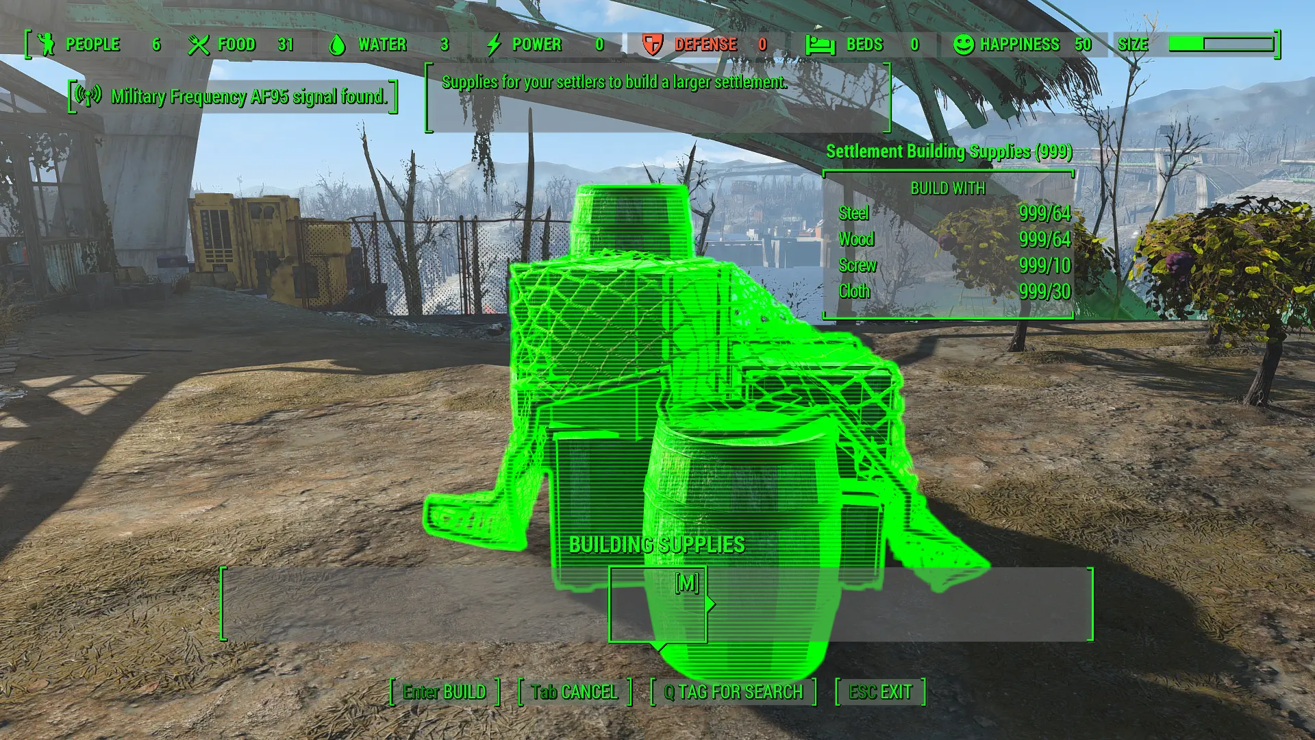Exit workshop mode with the EXIT button
The width and height of the screenshot is (1315, 740).
[x=880, y=692]
